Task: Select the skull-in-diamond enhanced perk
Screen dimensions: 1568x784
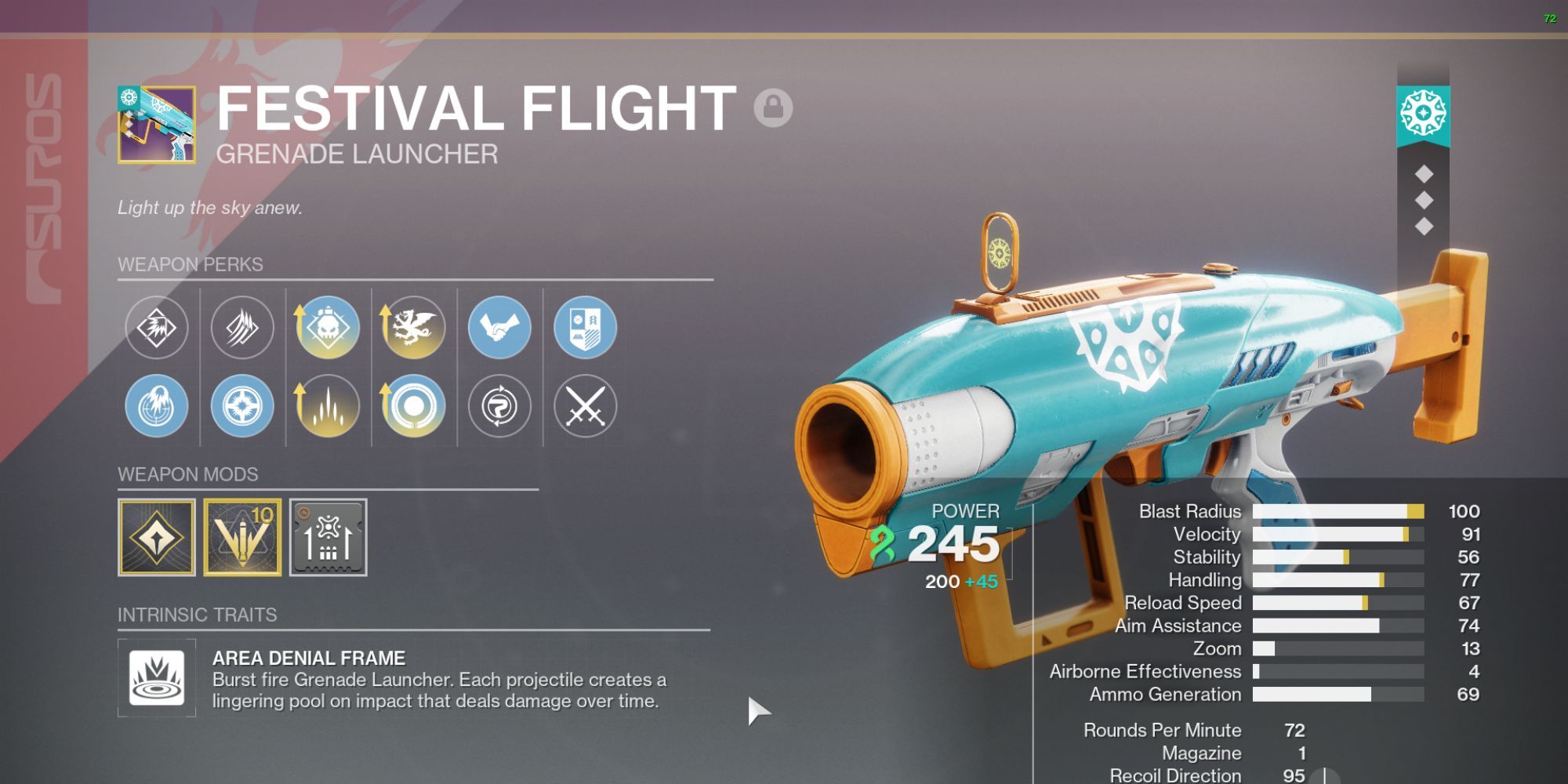Action: (328, 328)
